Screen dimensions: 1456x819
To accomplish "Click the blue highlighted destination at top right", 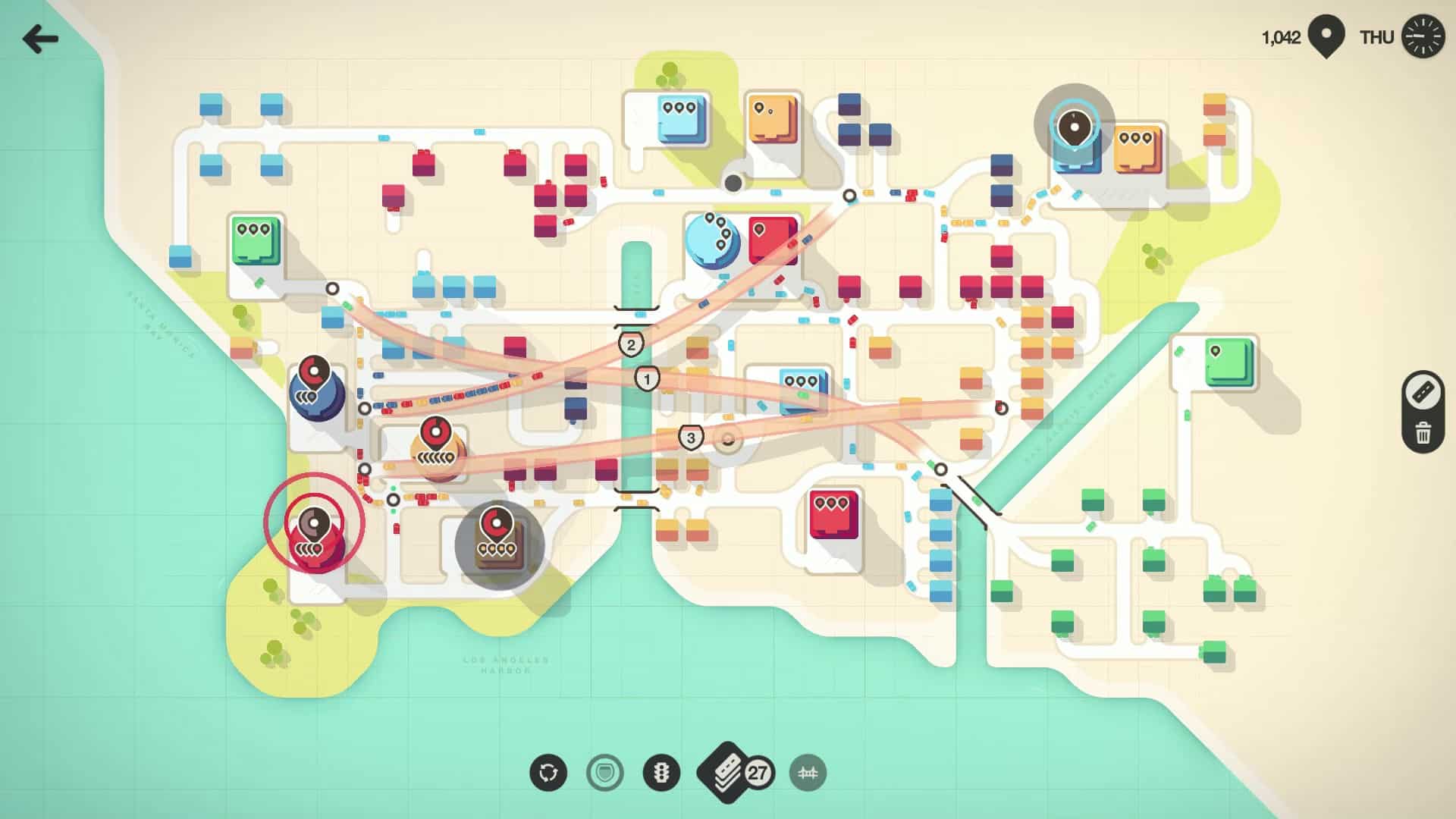I will click(x=1076, y=129).
